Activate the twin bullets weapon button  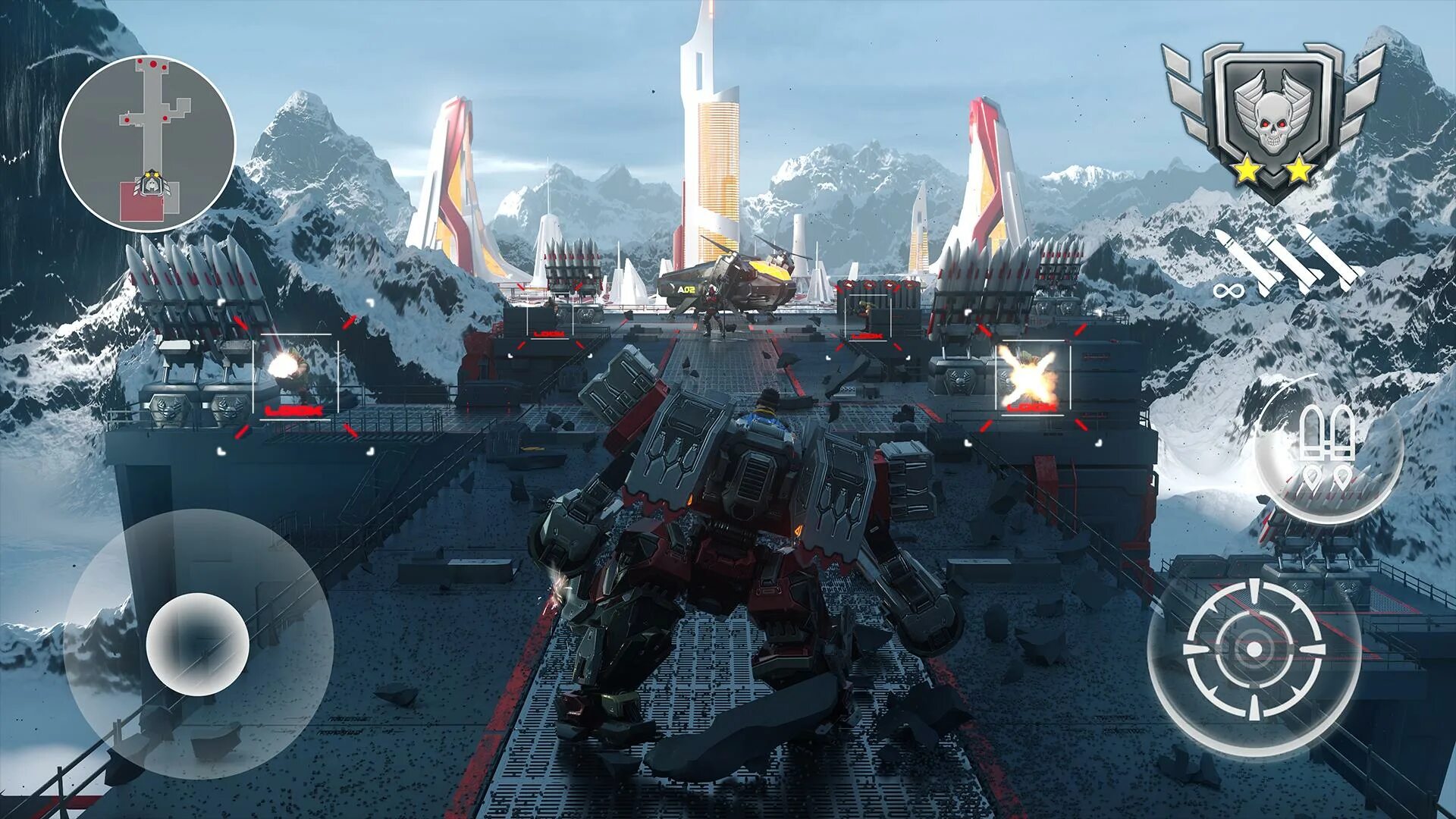[1326, 449]
